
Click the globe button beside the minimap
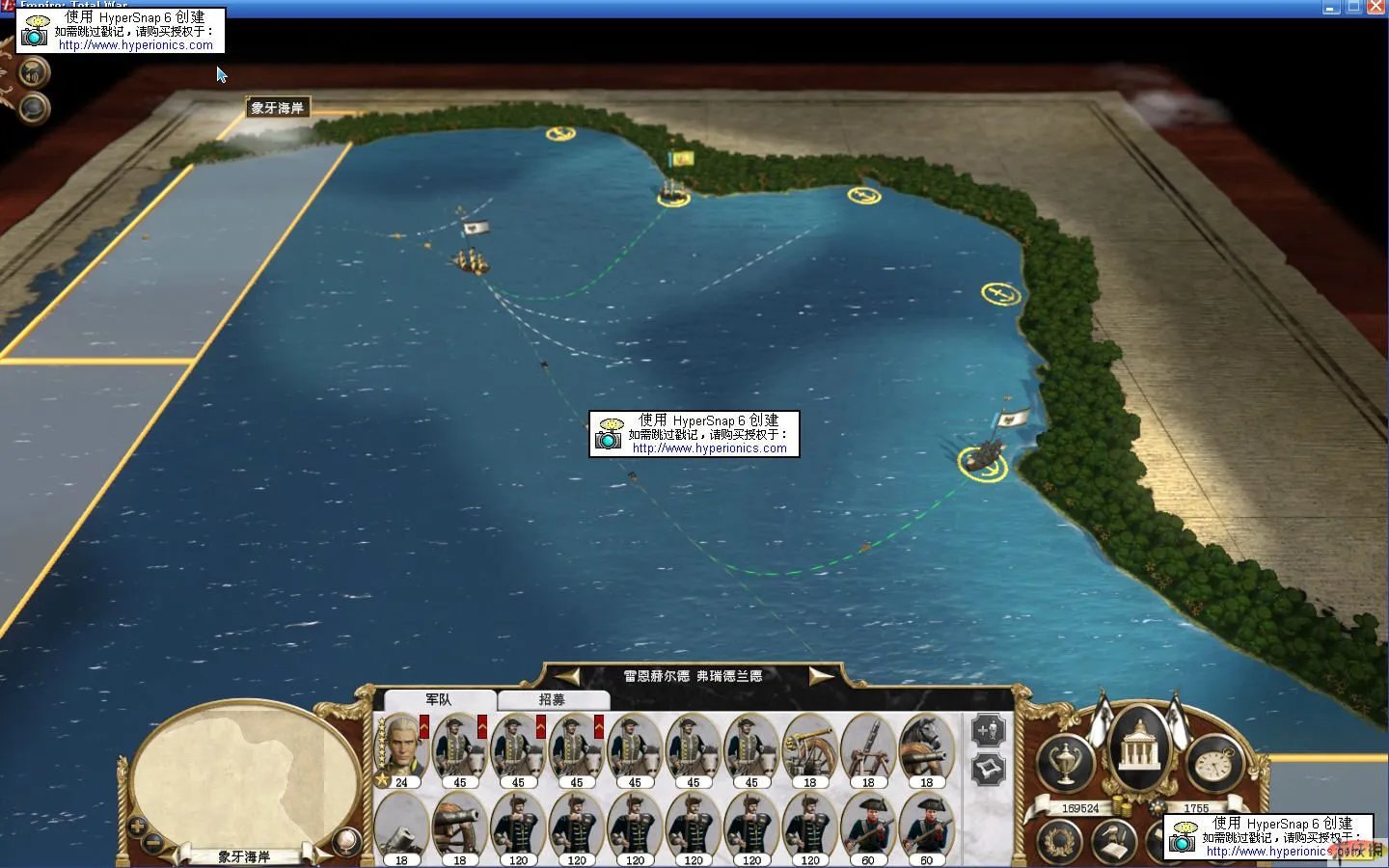345,842
